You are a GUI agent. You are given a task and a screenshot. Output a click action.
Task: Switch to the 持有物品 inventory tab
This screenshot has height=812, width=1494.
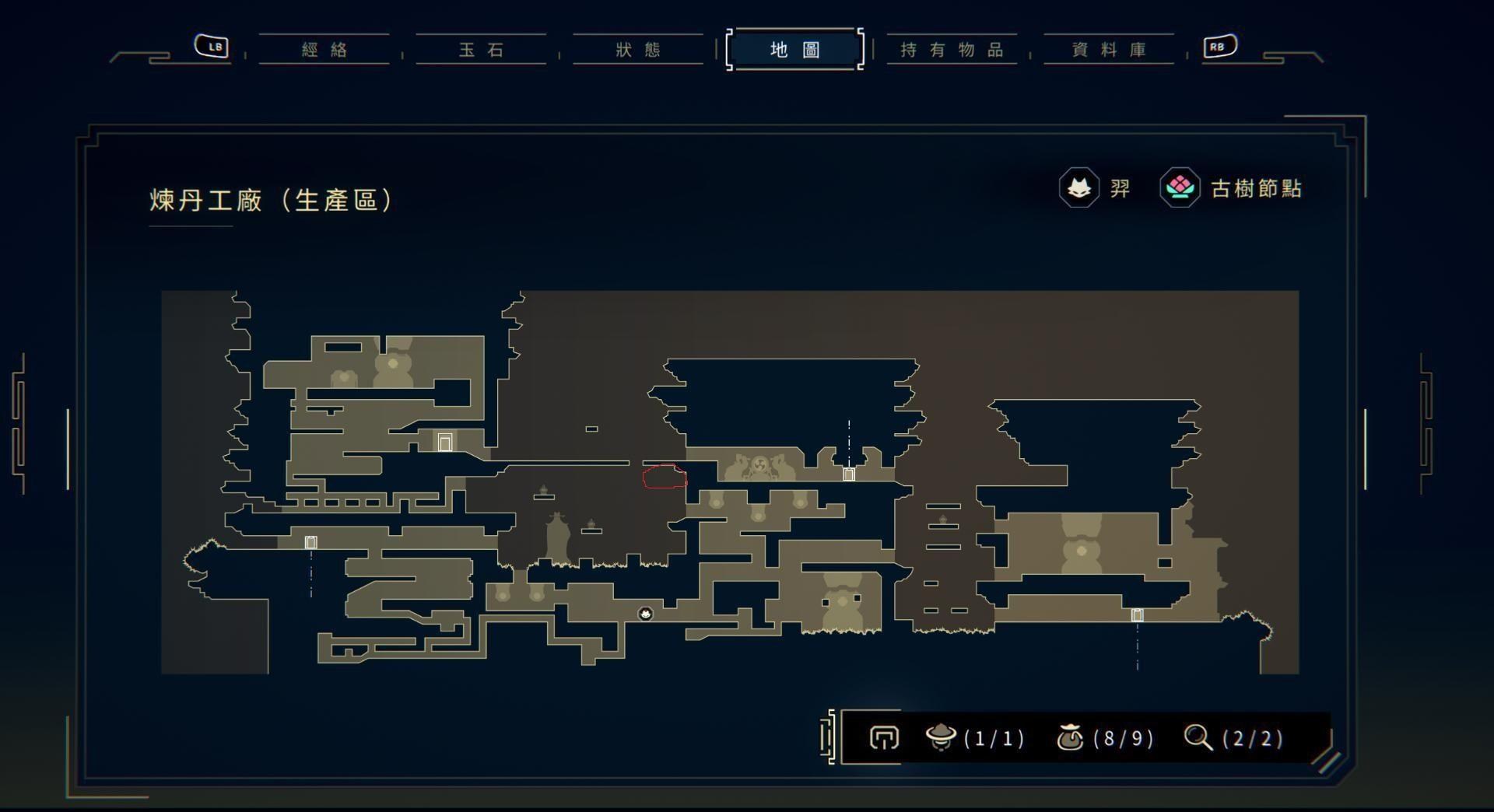[951, 49]
